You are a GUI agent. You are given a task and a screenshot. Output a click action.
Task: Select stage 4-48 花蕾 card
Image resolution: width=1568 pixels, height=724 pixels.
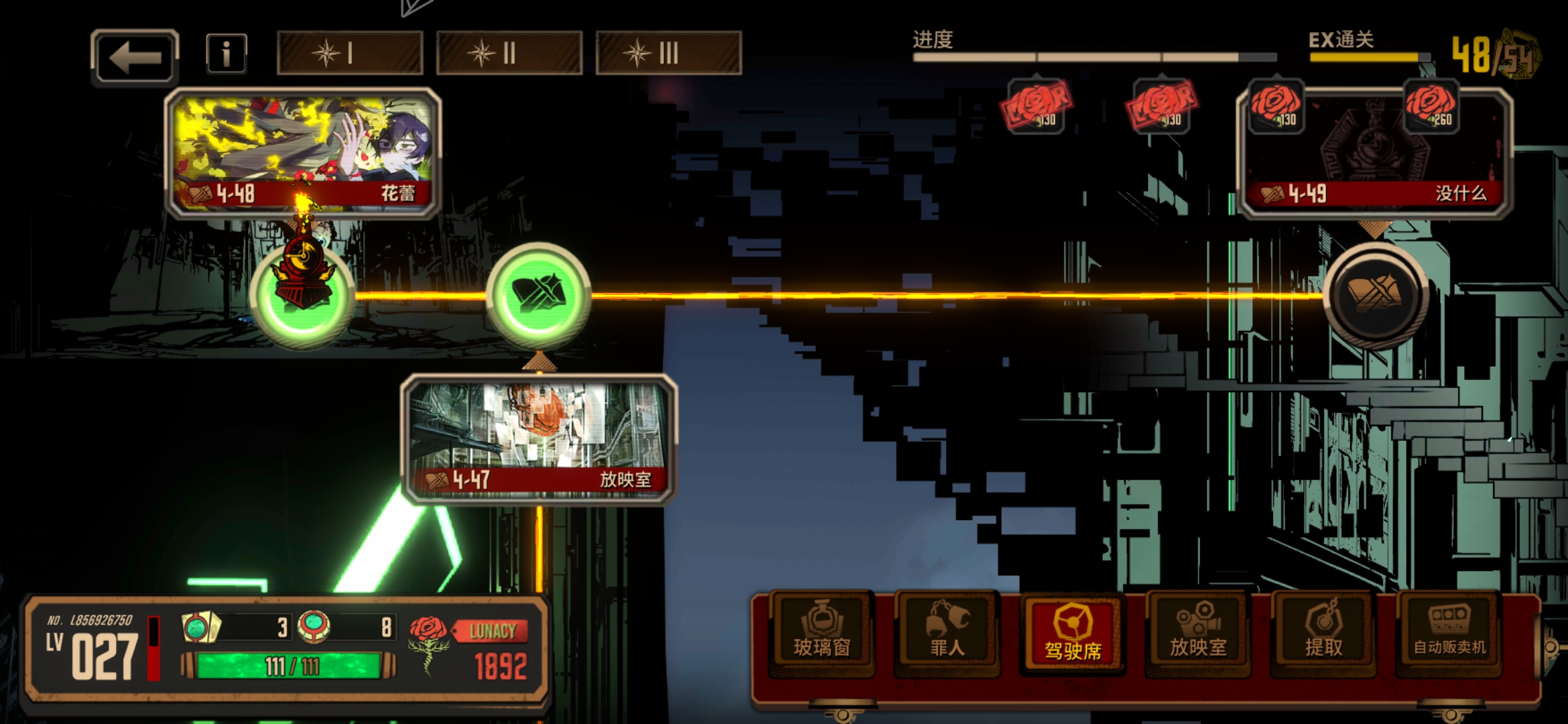pos(303,153)
